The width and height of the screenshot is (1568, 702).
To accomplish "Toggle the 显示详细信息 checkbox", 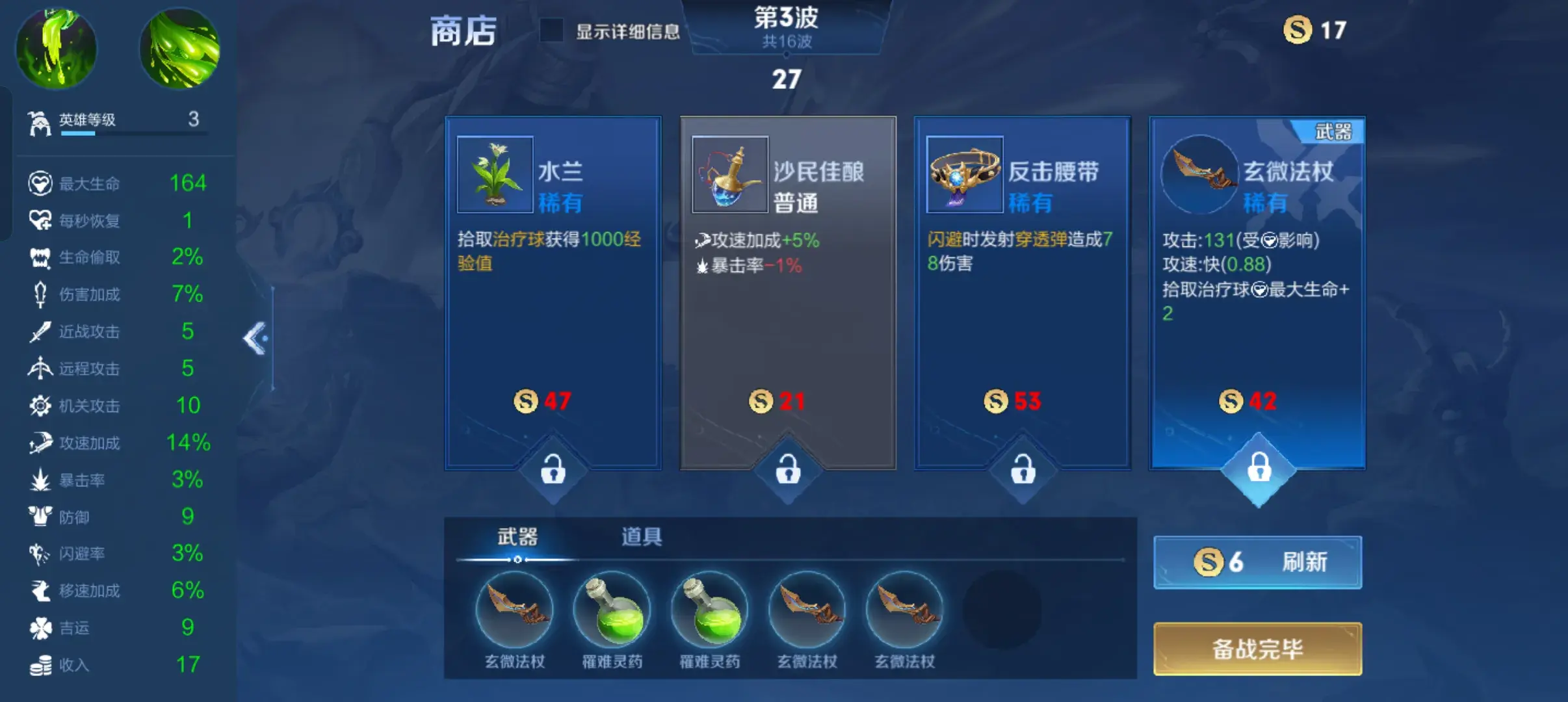I will 551,31.
